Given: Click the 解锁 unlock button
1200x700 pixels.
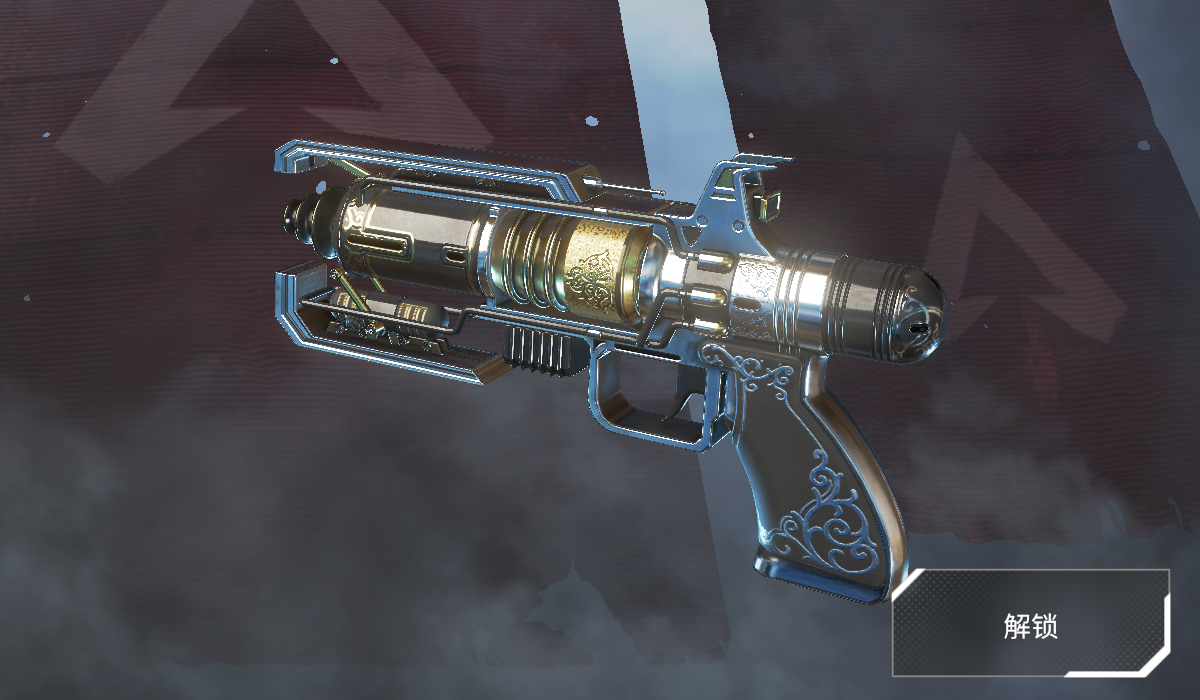Looking at the screenshot, I should click(1031, 626).
